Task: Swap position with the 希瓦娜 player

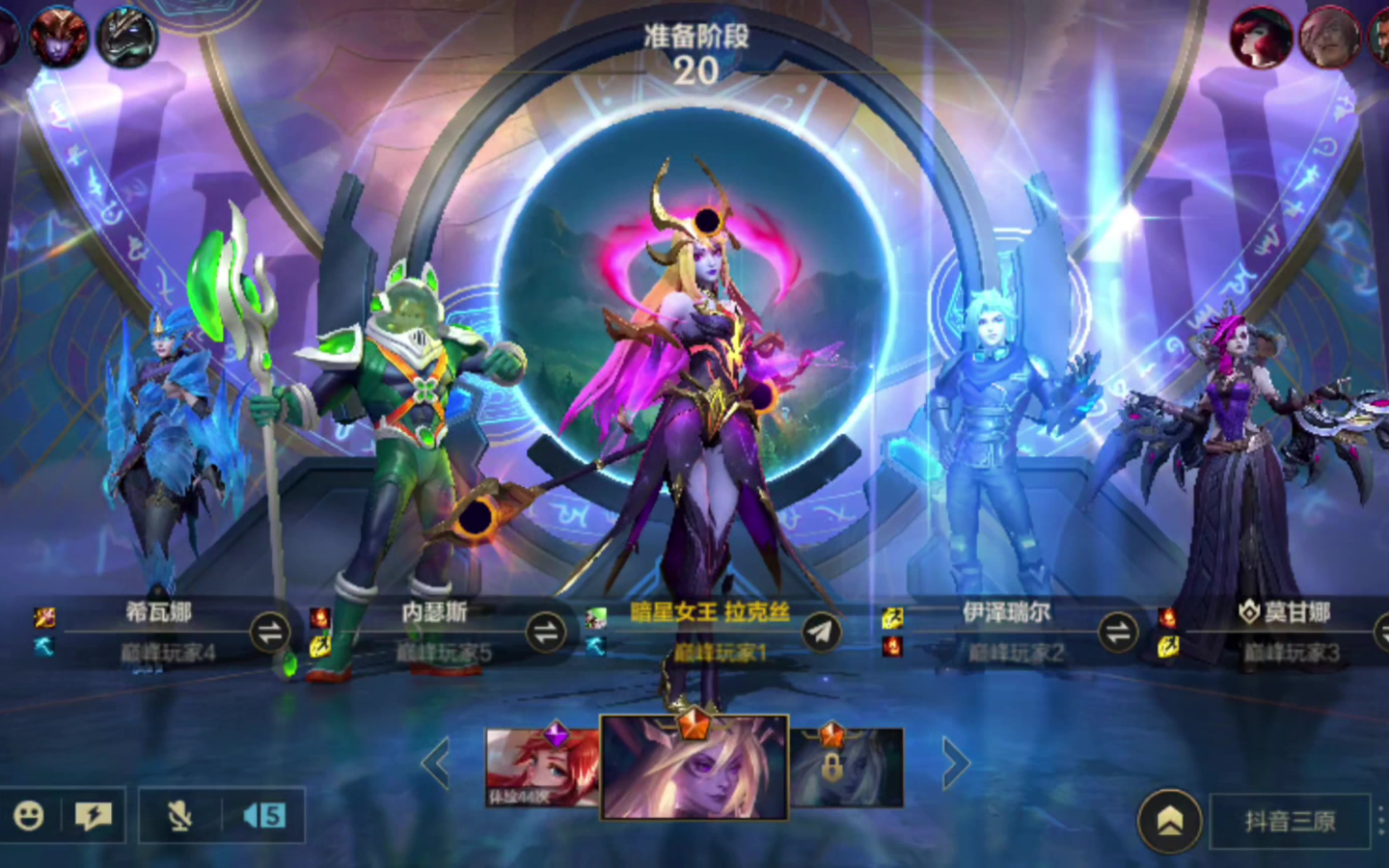Action: 270,633
